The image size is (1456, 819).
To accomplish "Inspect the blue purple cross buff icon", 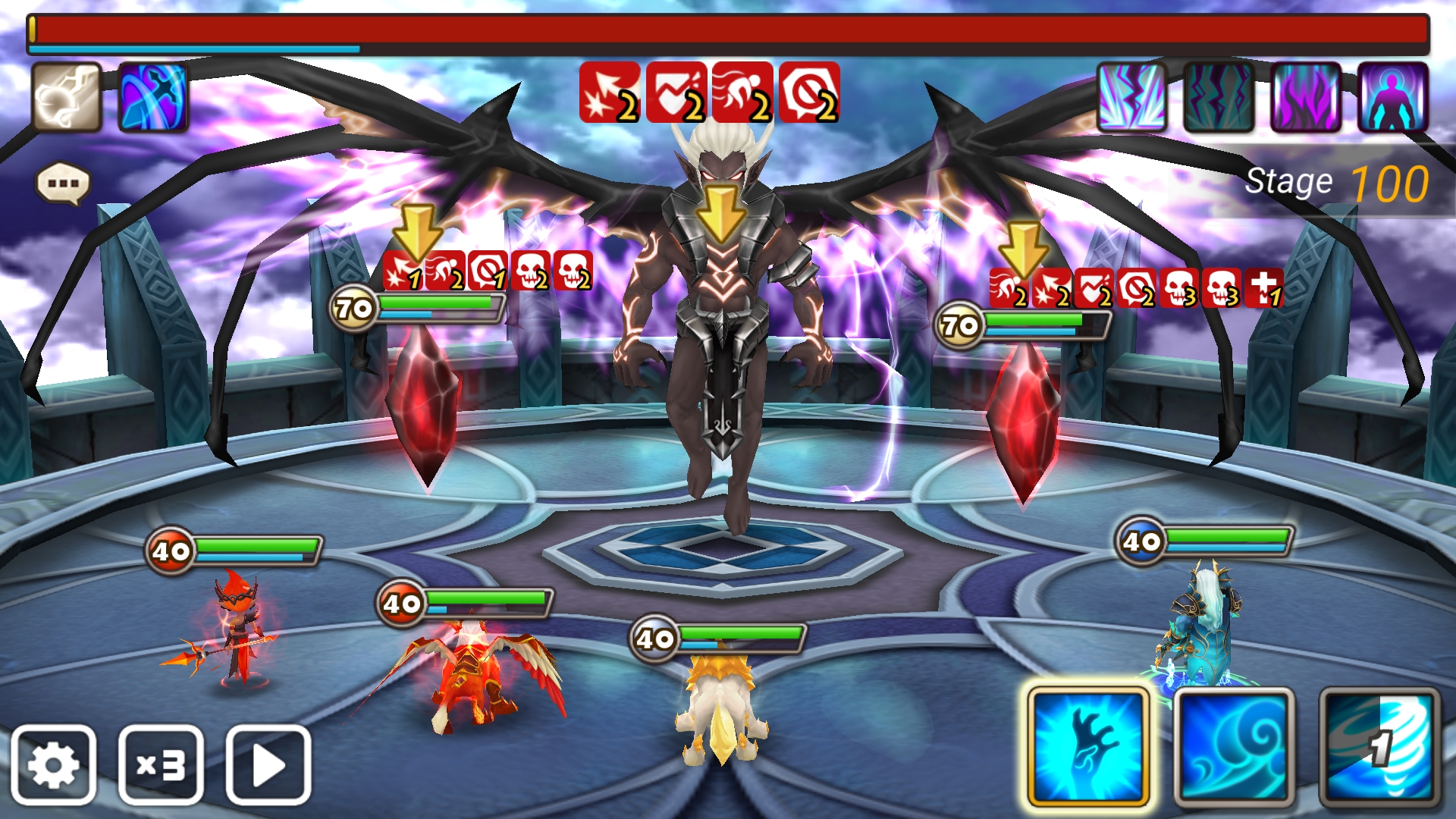I will [x=153, y=97].
